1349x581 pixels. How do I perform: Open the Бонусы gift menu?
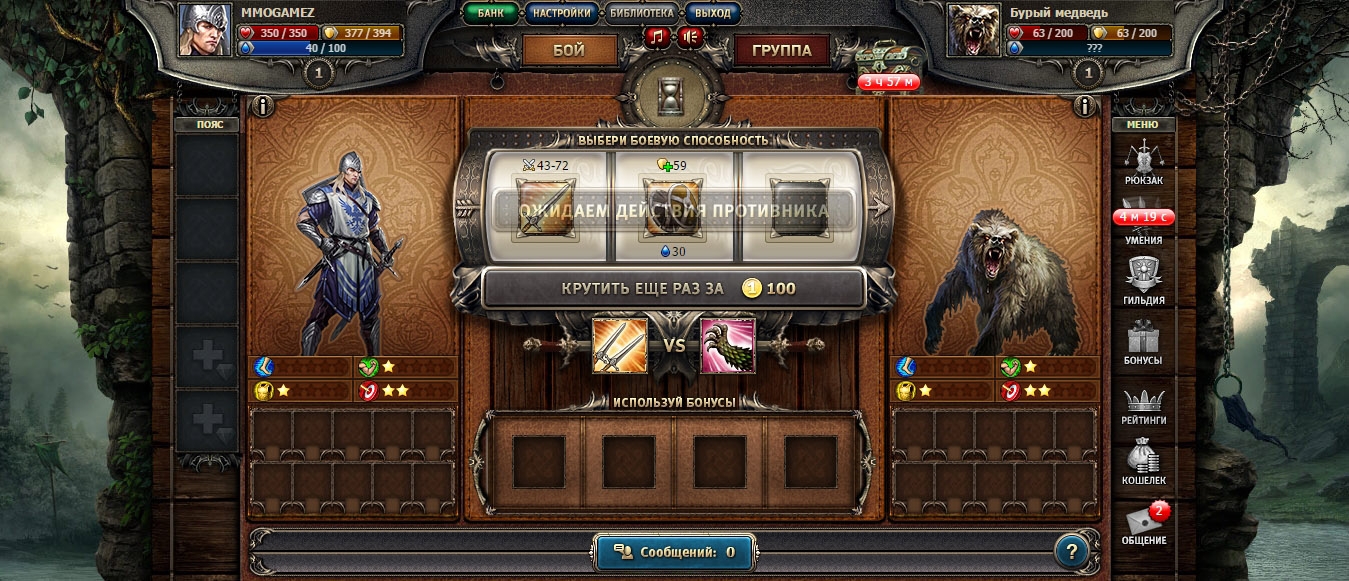1142,342
